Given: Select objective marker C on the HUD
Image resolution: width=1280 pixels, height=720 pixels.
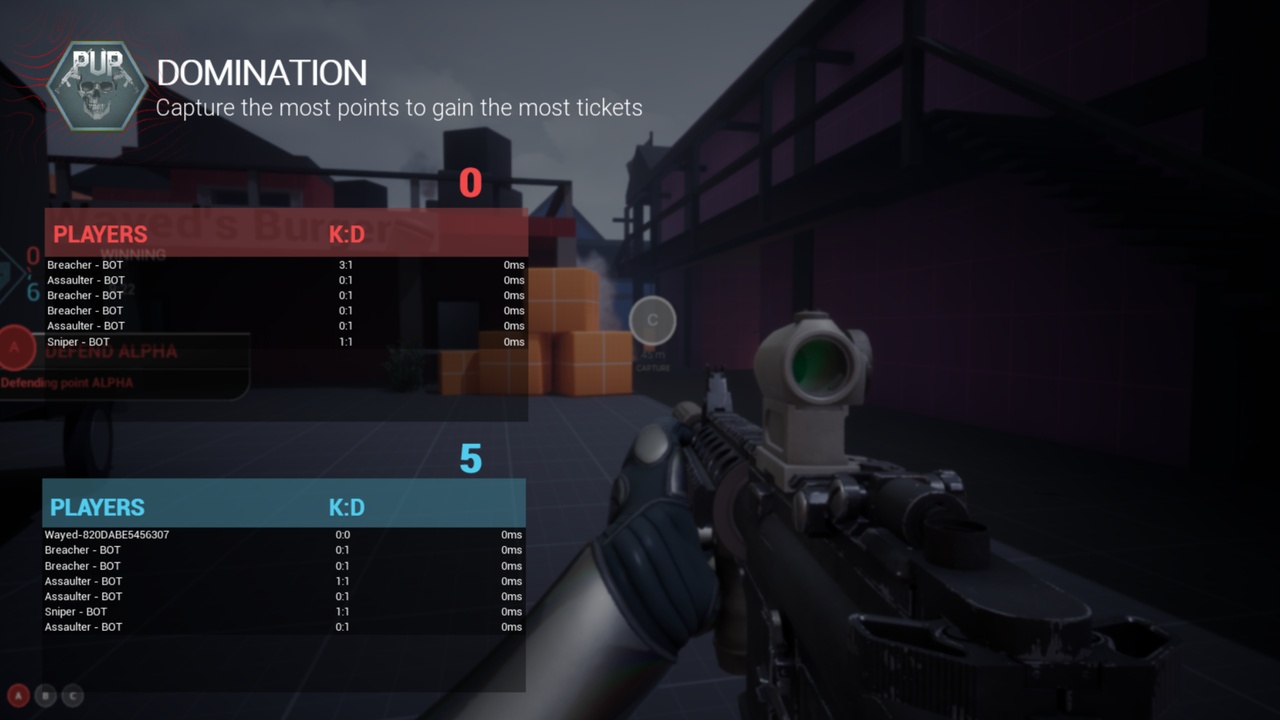Looking at the screenshot, I should [x=72, y=695].
